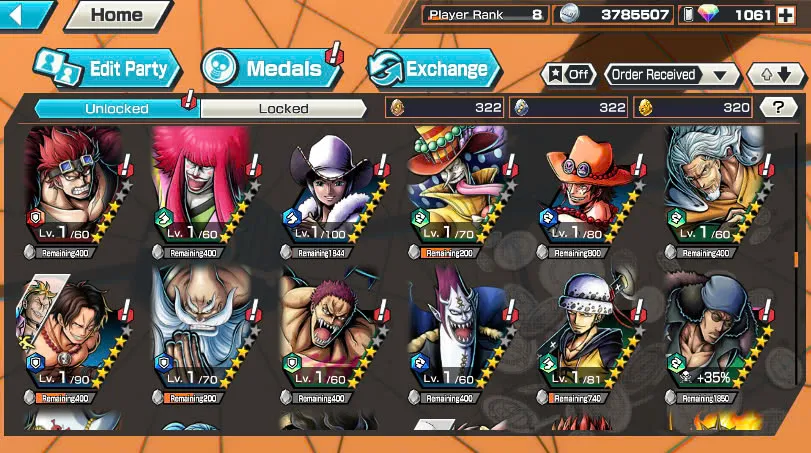The height and width of the screenshot is (453, 811).
Task: Open the question mark help button
Action: point(778,107)
